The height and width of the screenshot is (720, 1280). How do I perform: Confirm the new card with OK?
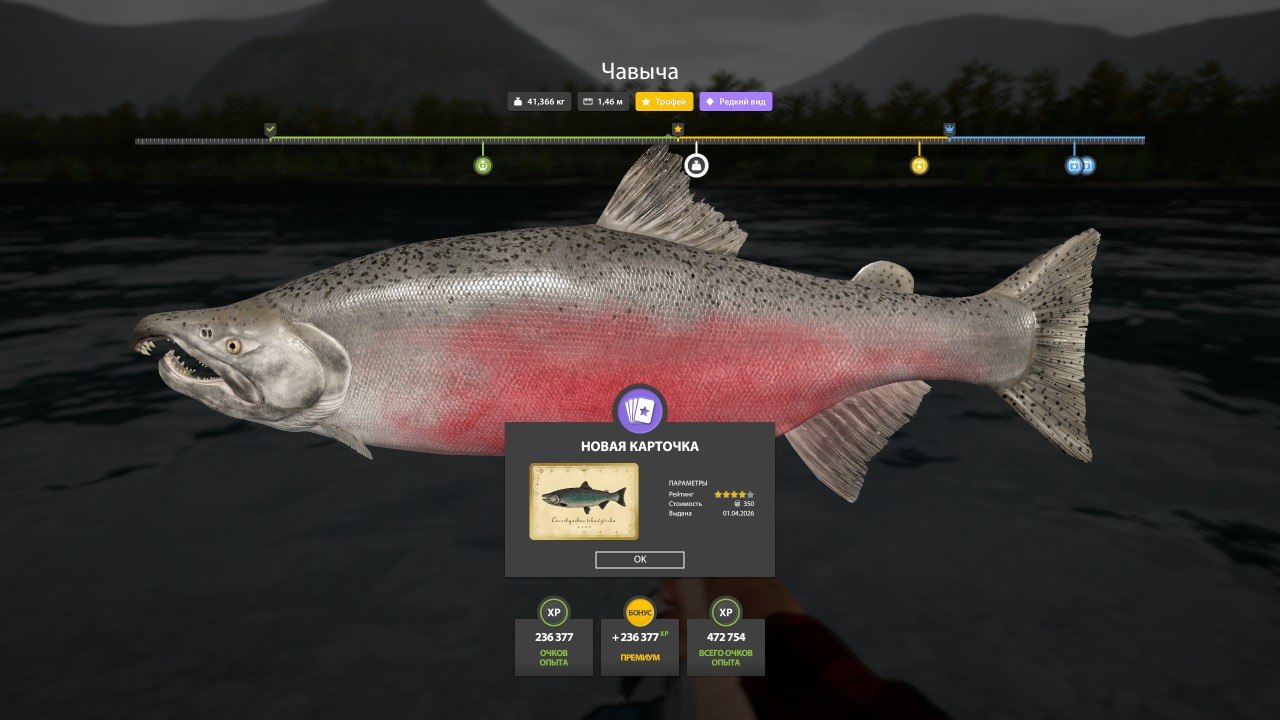point(639,560)
